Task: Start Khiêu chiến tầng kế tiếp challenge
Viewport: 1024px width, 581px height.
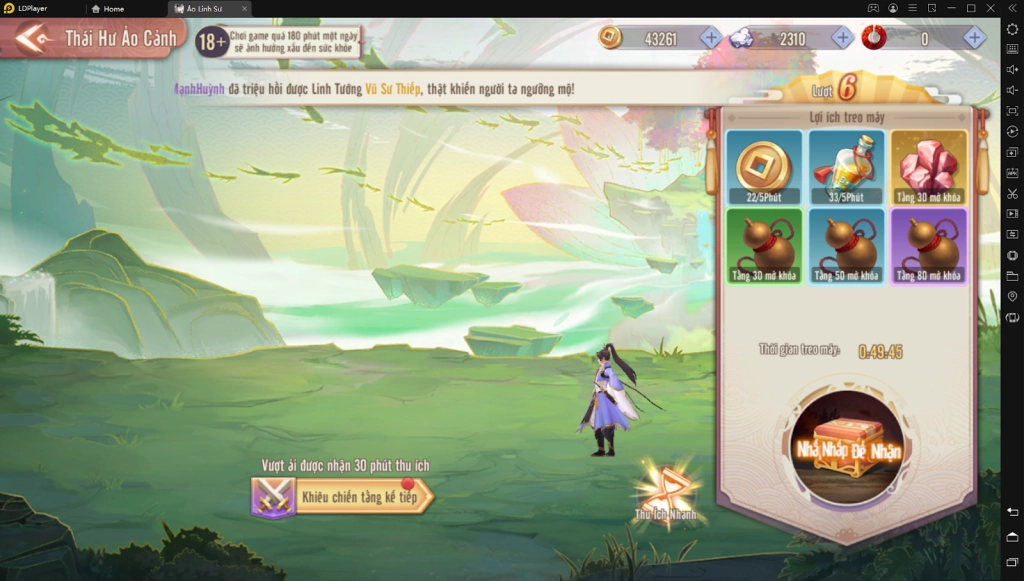Action: (343, 495)
